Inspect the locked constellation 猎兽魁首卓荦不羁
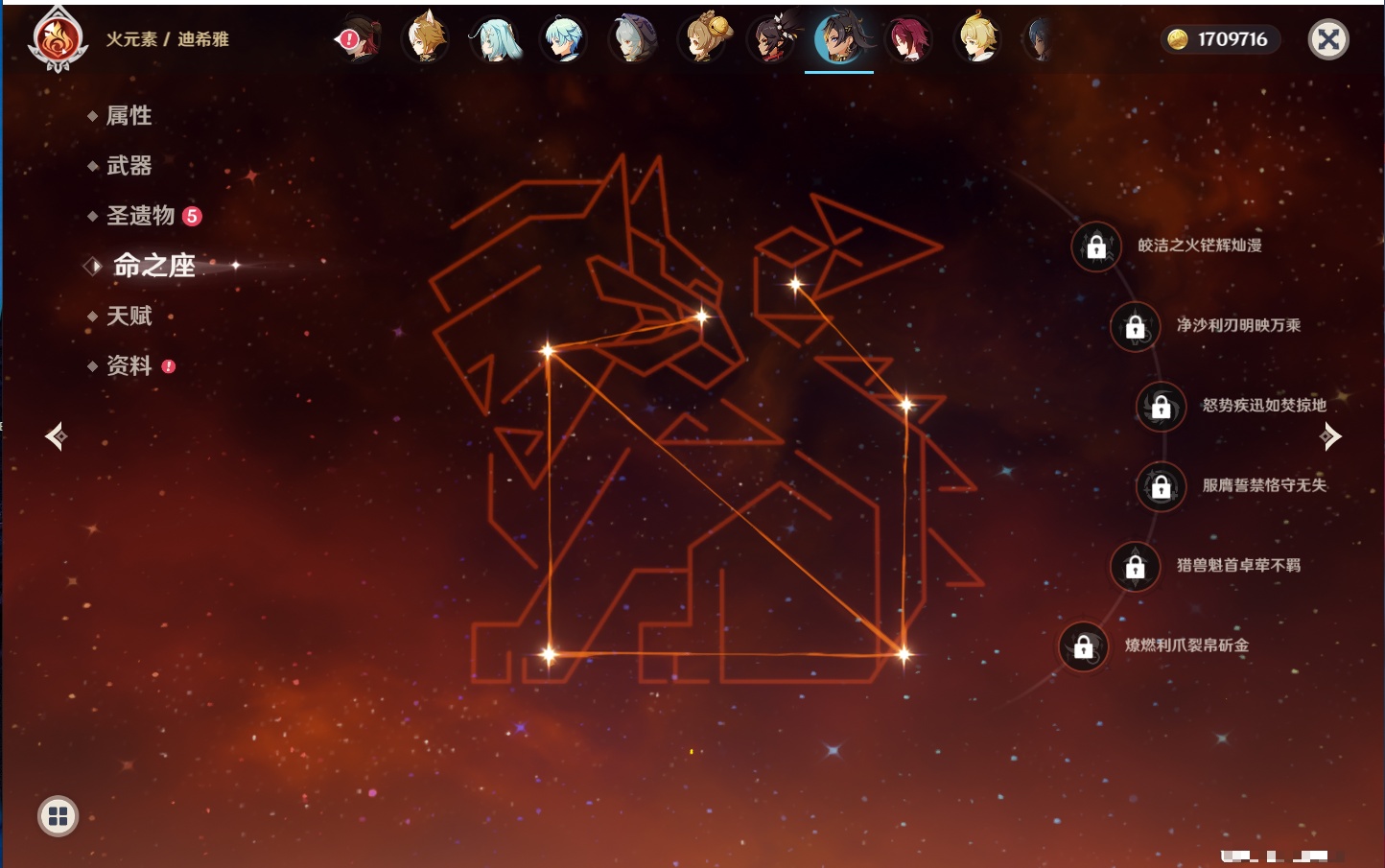Image resolution: width=1385 pixels, height=868 pixels. (1136, 566)
